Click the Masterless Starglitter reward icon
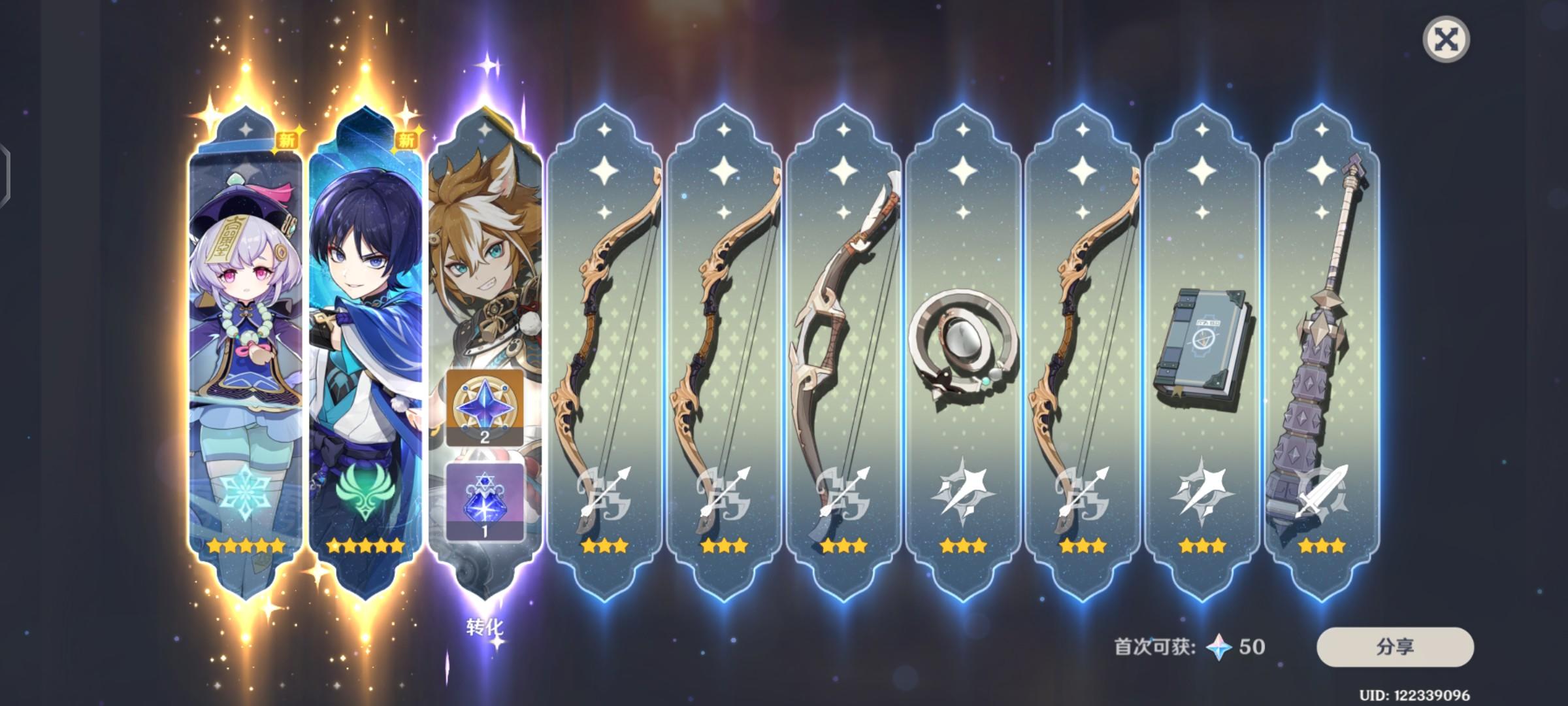The height and width of the screenshot is (706, 1568). point(484,407)
